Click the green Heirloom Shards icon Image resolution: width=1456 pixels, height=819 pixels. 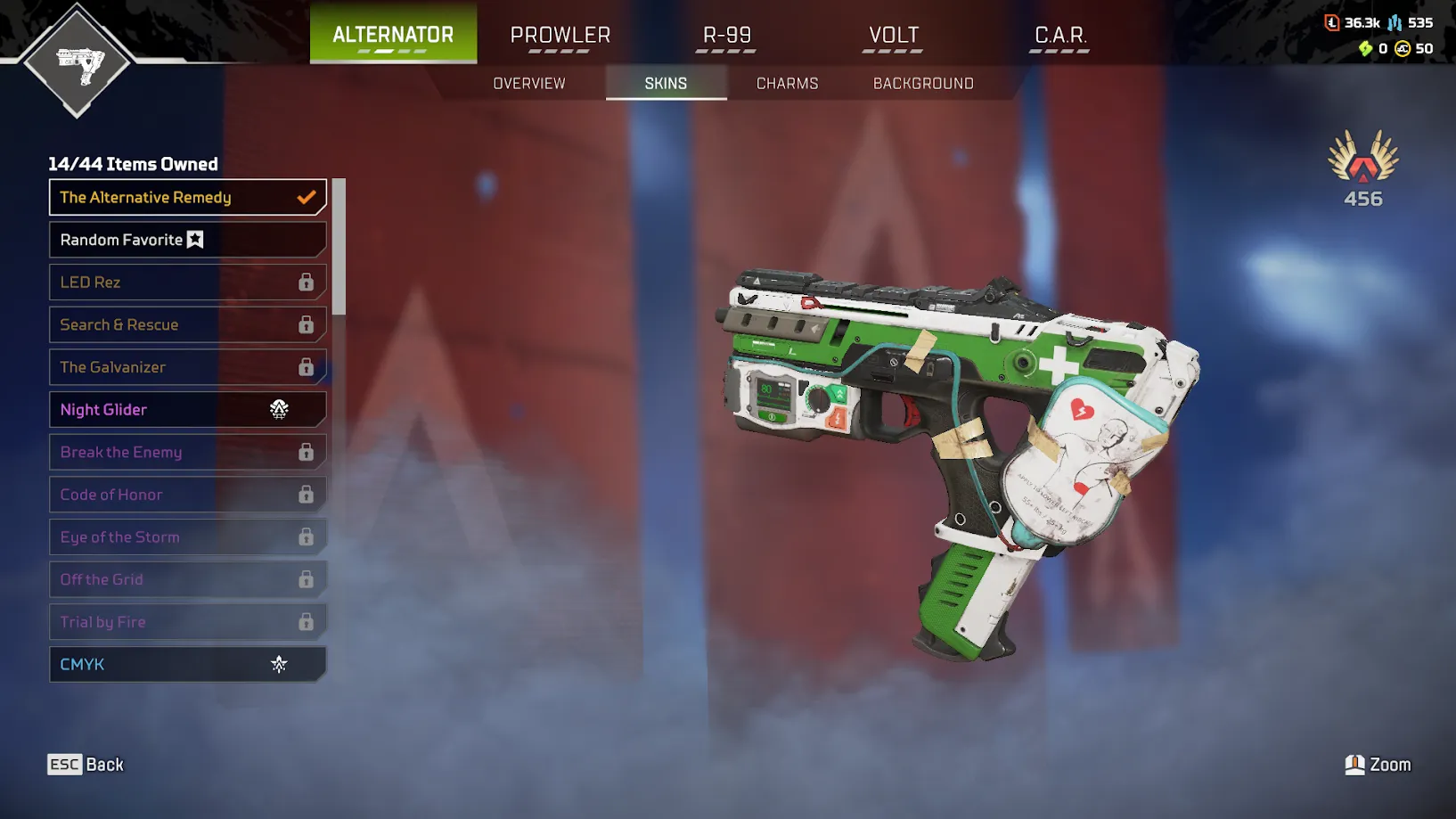point(1365,49)
